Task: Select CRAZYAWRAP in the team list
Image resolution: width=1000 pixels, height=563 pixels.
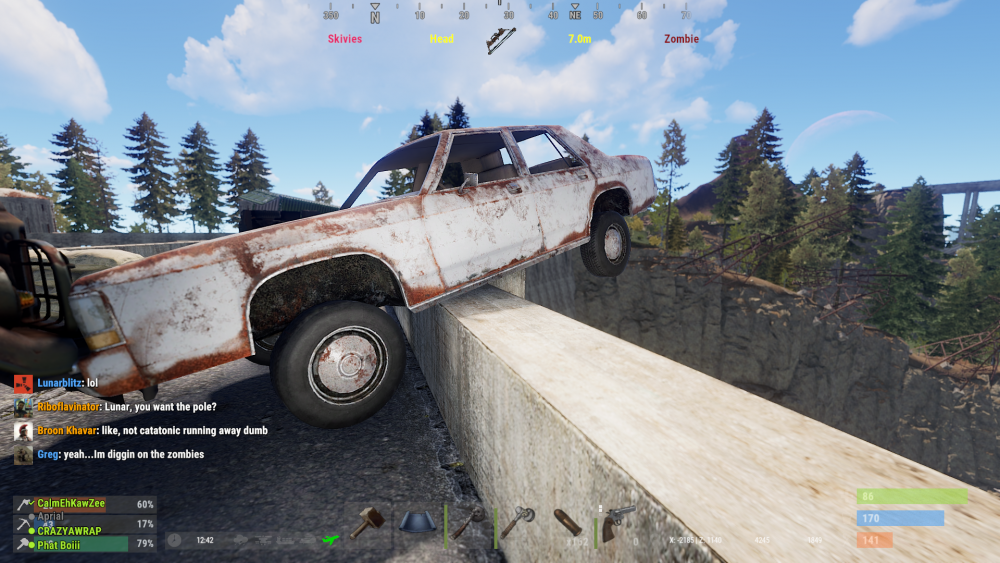Action: point(72,529)
